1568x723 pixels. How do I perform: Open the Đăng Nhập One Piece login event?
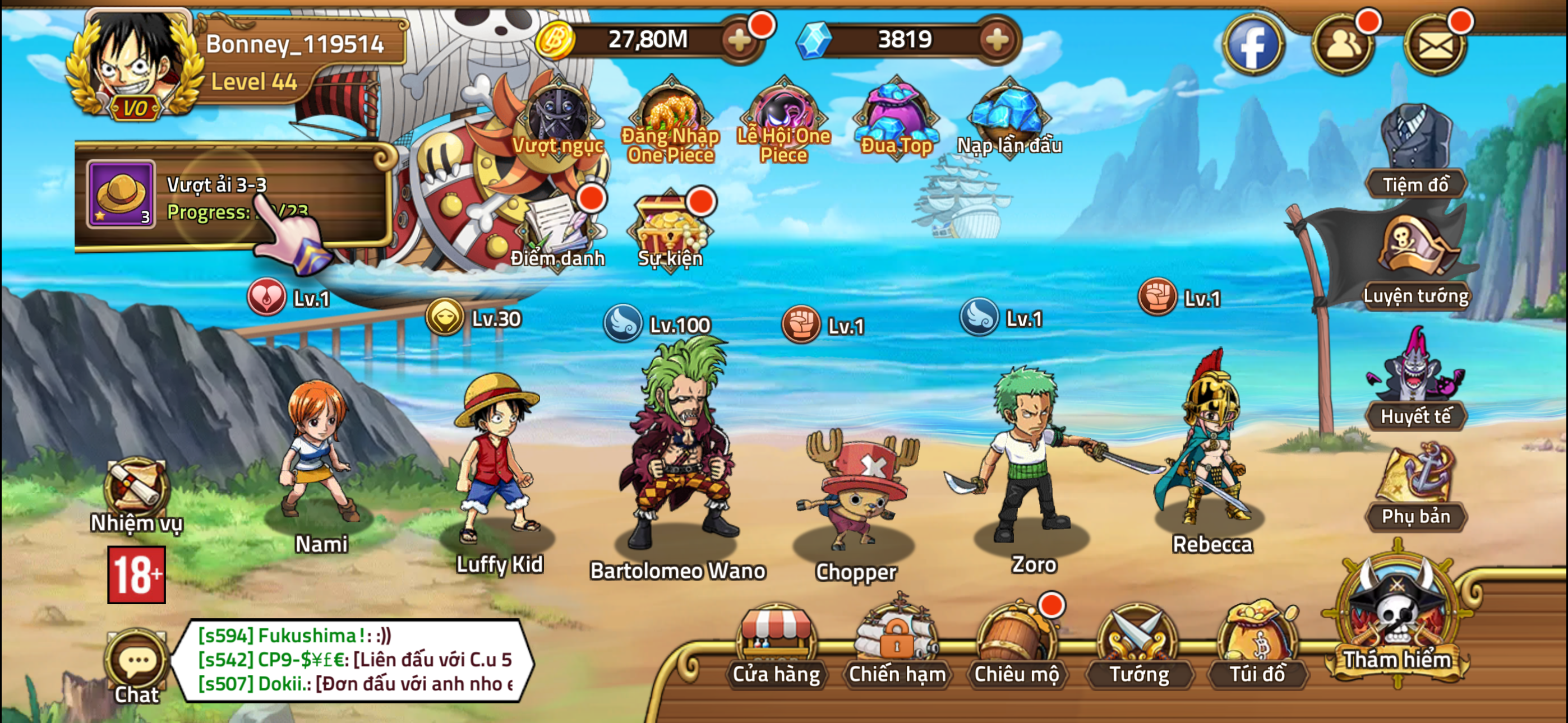pos(670,115)
